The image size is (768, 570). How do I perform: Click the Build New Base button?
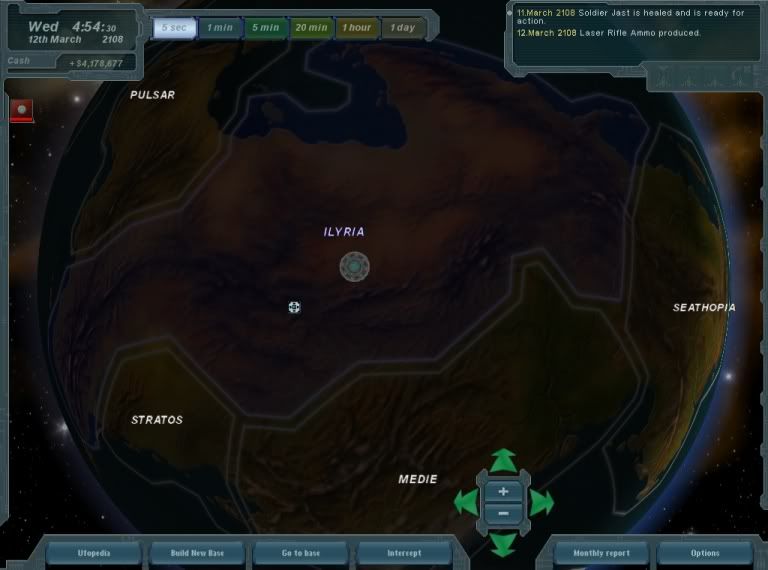[199, 553]
